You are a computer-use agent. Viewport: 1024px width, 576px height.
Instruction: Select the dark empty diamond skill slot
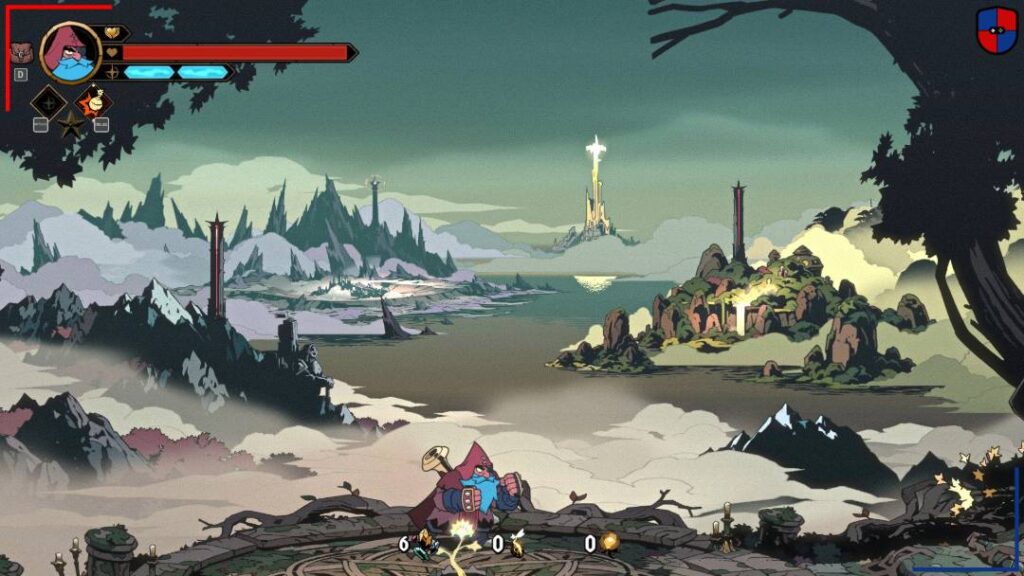tap(48, 102)
